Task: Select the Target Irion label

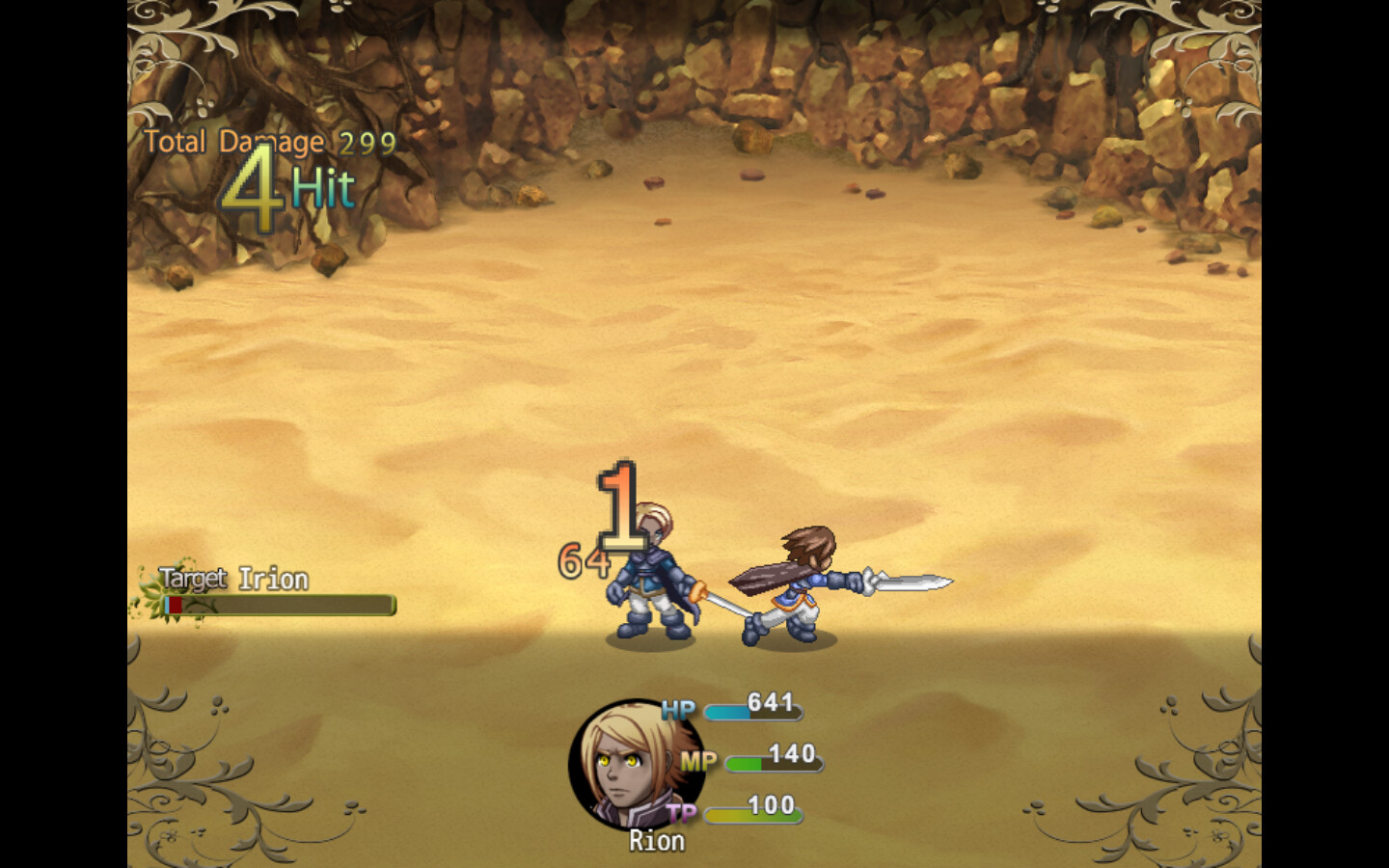Action: click(x=231, y=579)
